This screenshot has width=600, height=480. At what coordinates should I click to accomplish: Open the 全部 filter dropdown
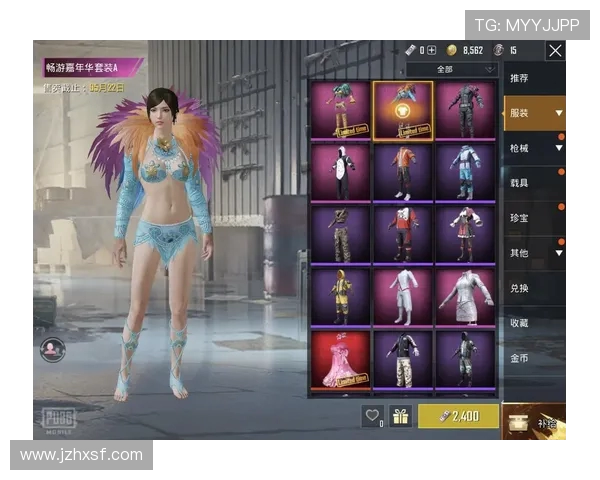452,69
